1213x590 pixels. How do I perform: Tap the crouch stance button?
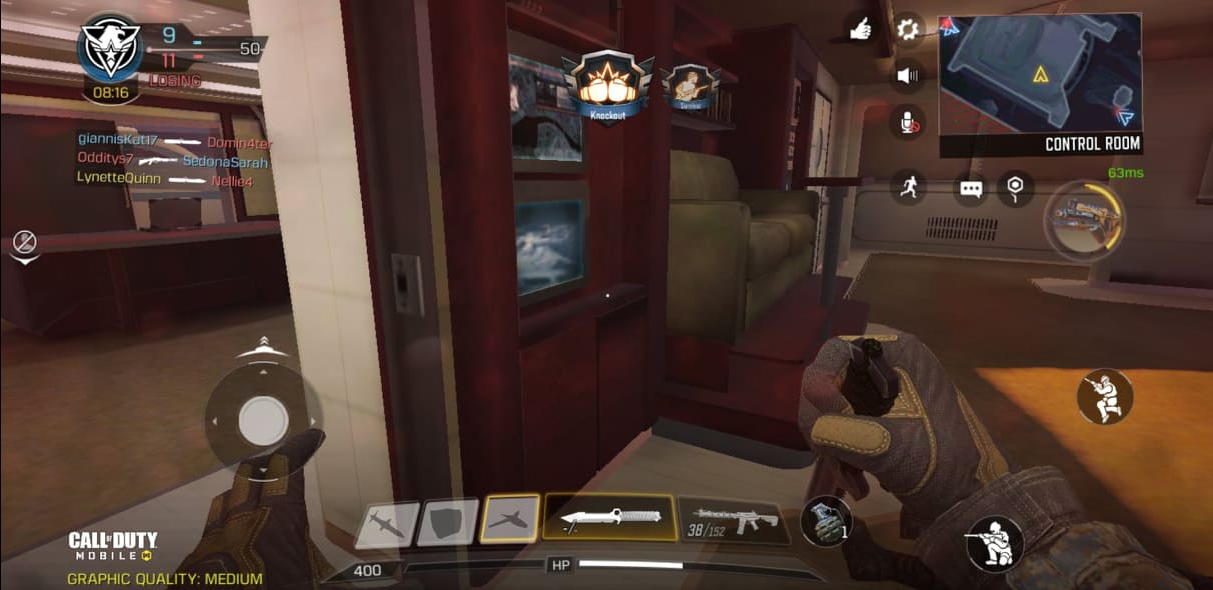(x=1105, y=396)
